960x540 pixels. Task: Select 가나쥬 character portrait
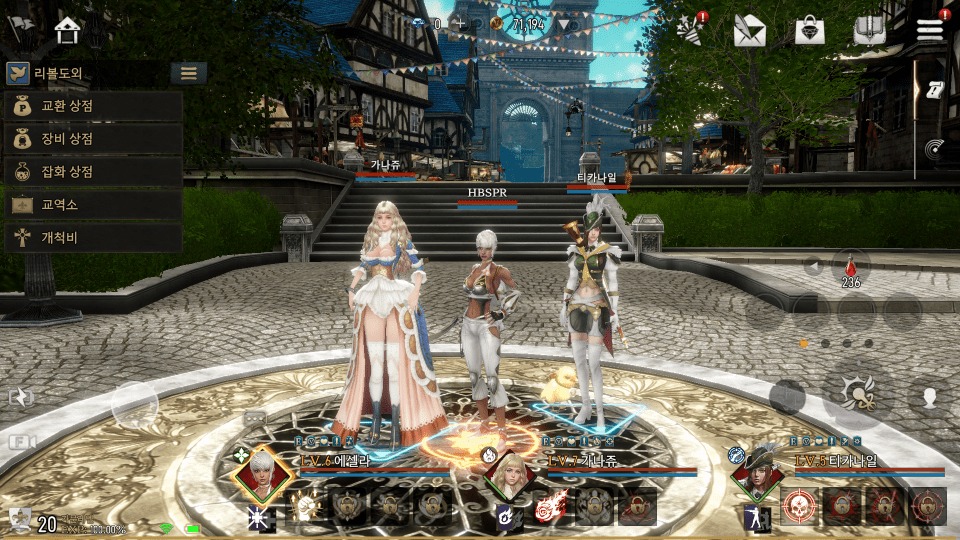click(x=508, y=474)
